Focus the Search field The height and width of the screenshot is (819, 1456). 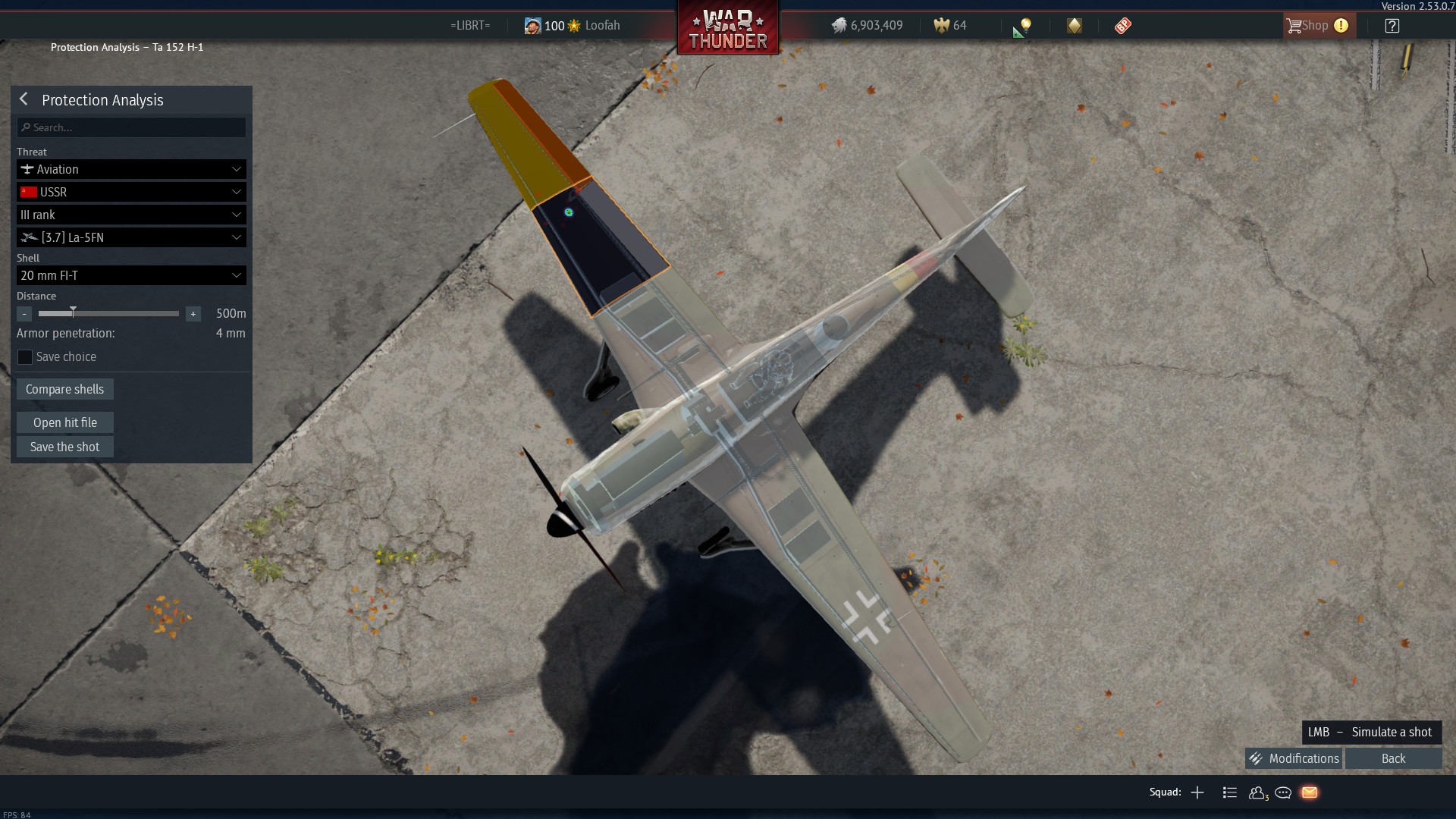[x=132, y=127]
